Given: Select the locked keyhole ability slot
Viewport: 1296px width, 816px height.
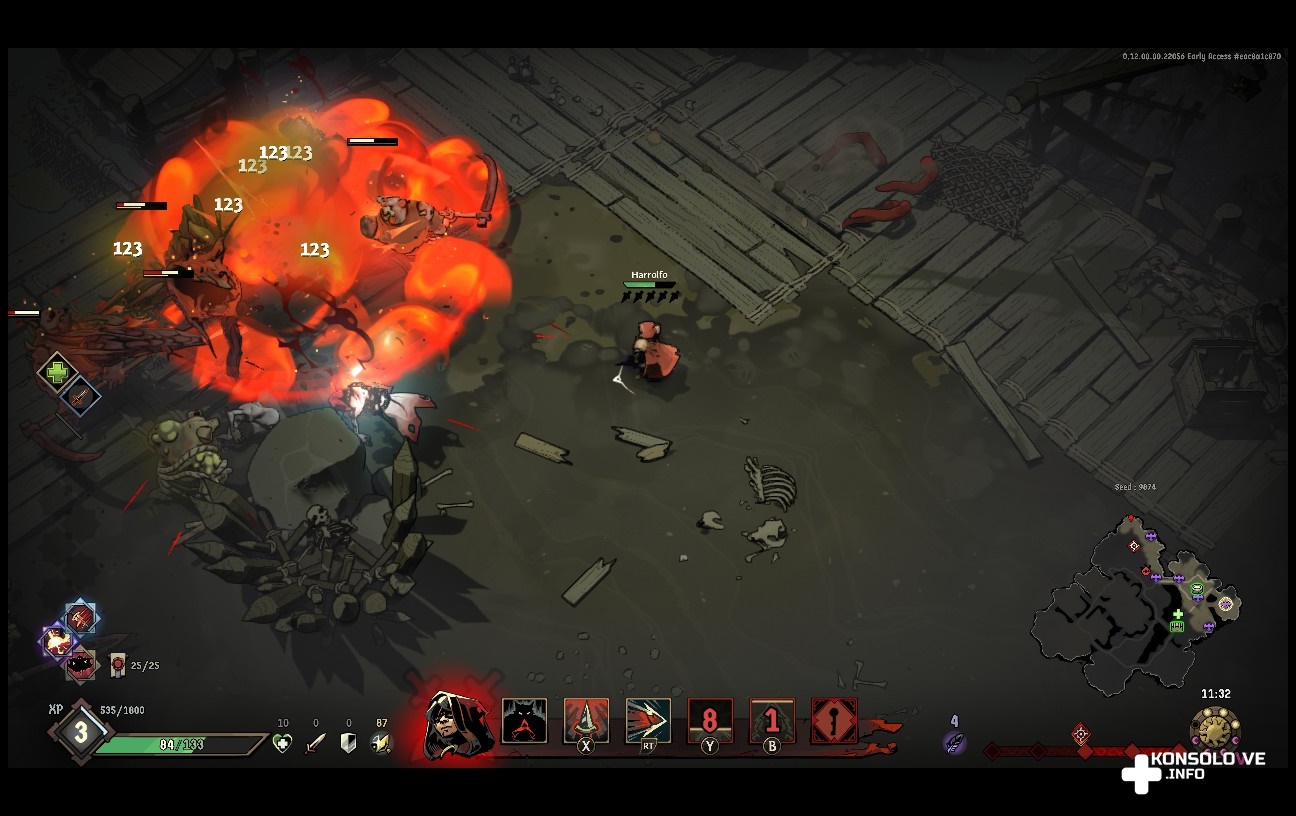Looking at the screenshot, I should [x=834, y=720].
